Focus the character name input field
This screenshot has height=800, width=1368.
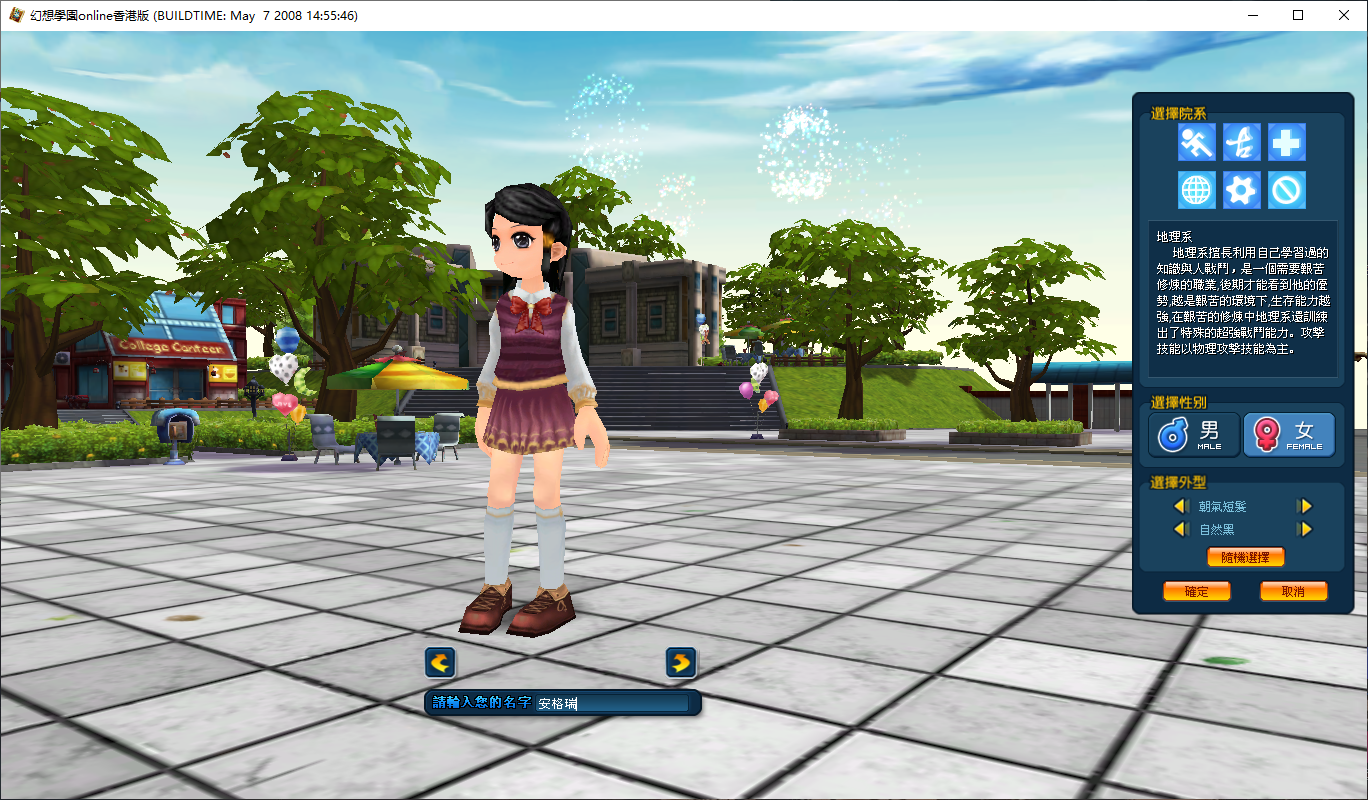[612, 703]
